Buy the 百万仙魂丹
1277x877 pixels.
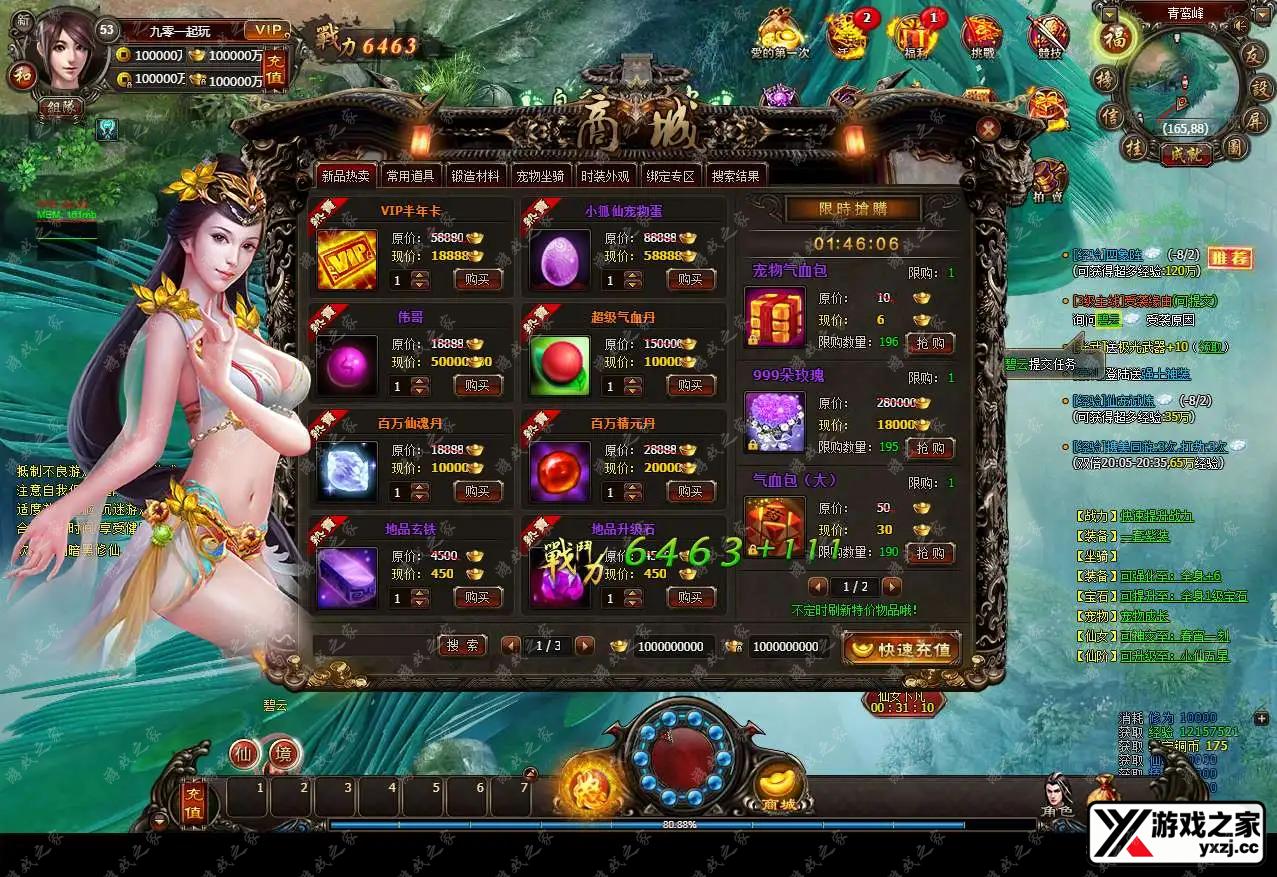coord(478,491)
